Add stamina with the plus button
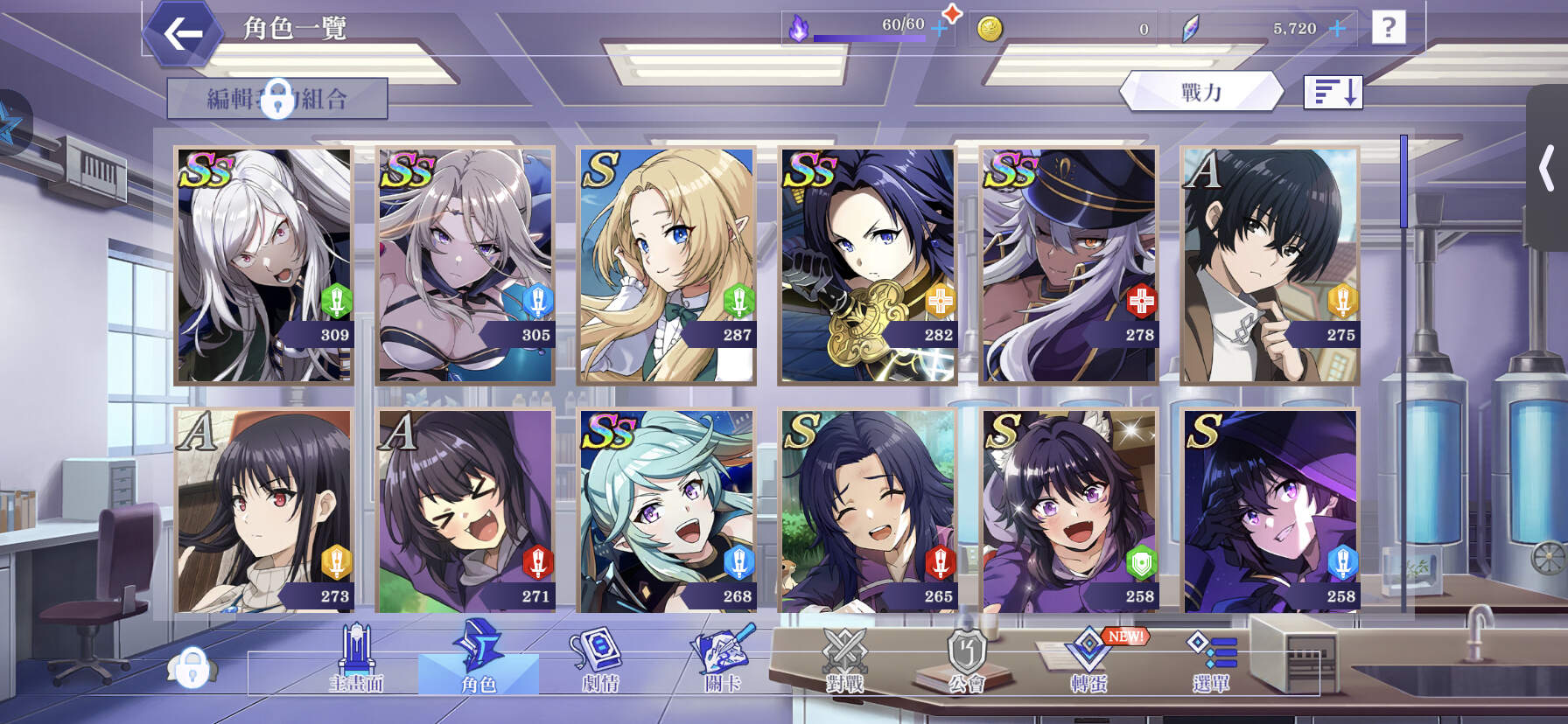Screen dimensions: 1568x724 tap(940, 29)
